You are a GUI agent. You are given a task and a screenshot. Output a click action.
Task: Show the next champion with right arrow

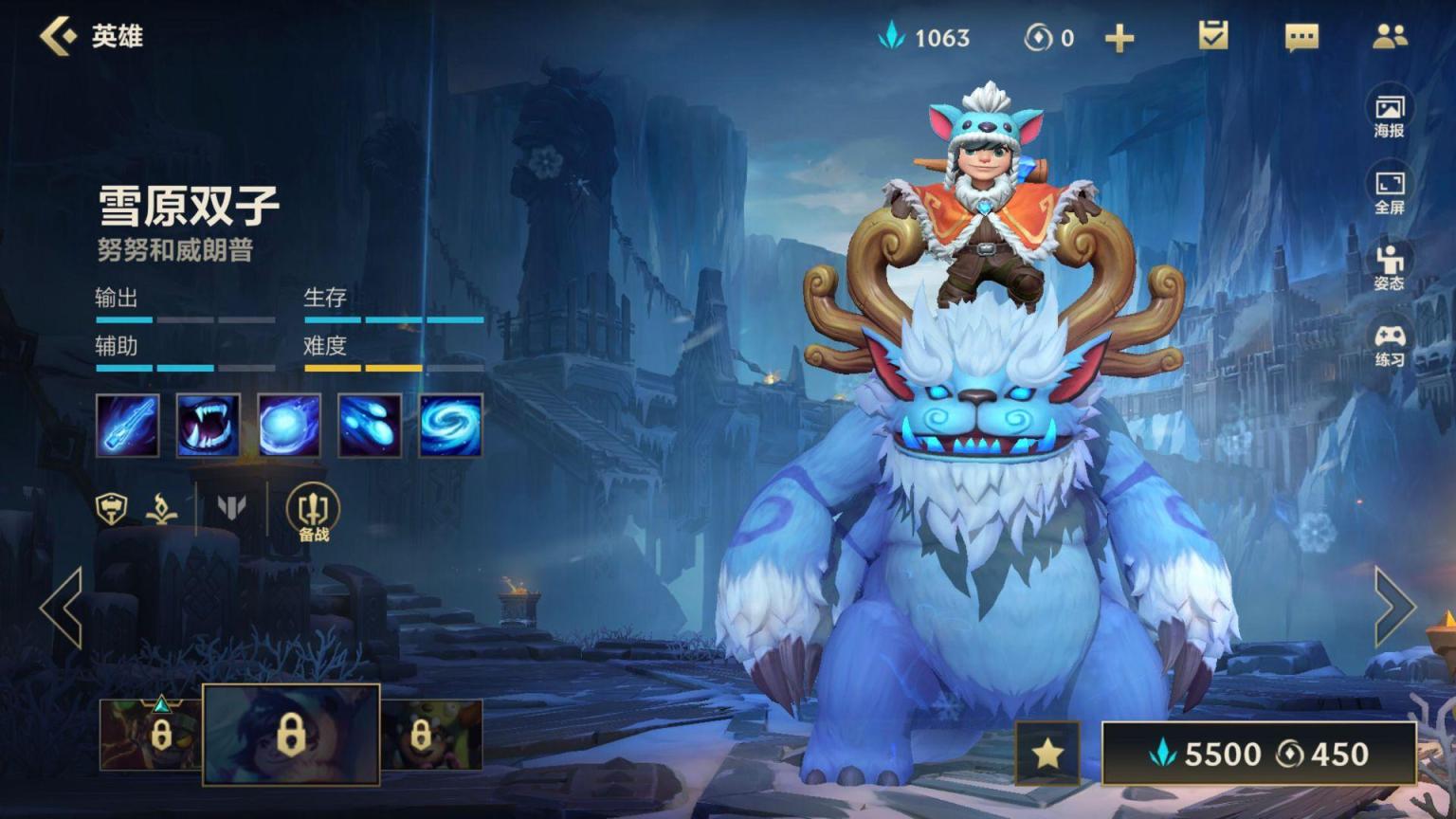(x=1394, y=608)
